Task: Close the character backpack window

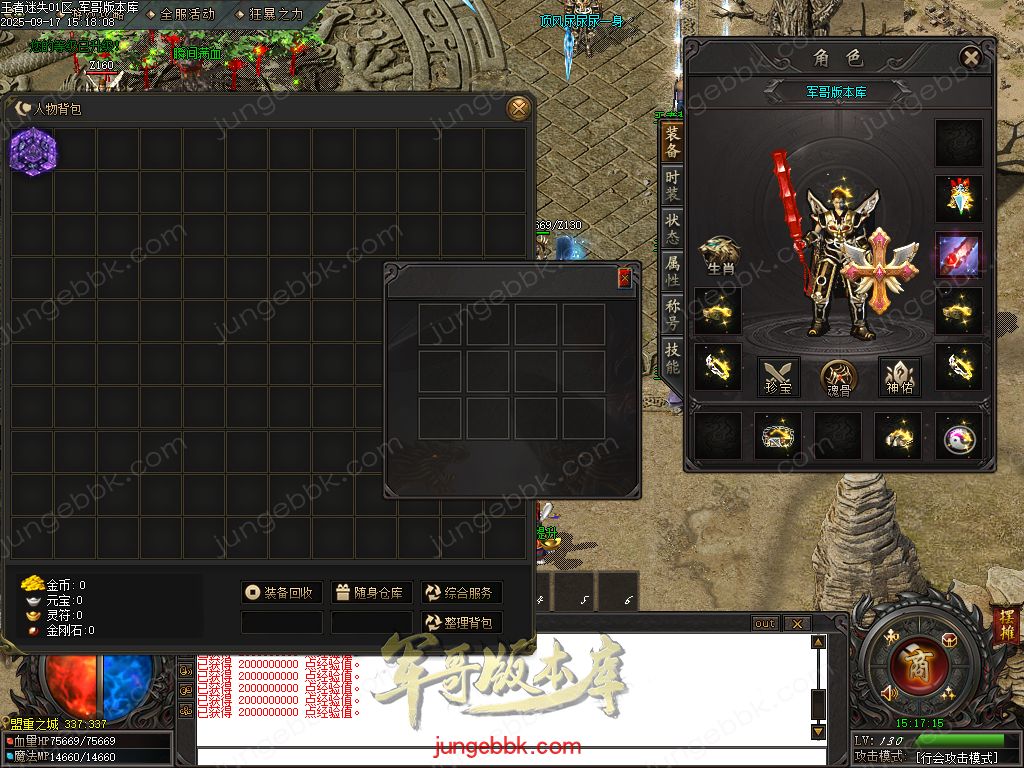Action: coord(518,108)
